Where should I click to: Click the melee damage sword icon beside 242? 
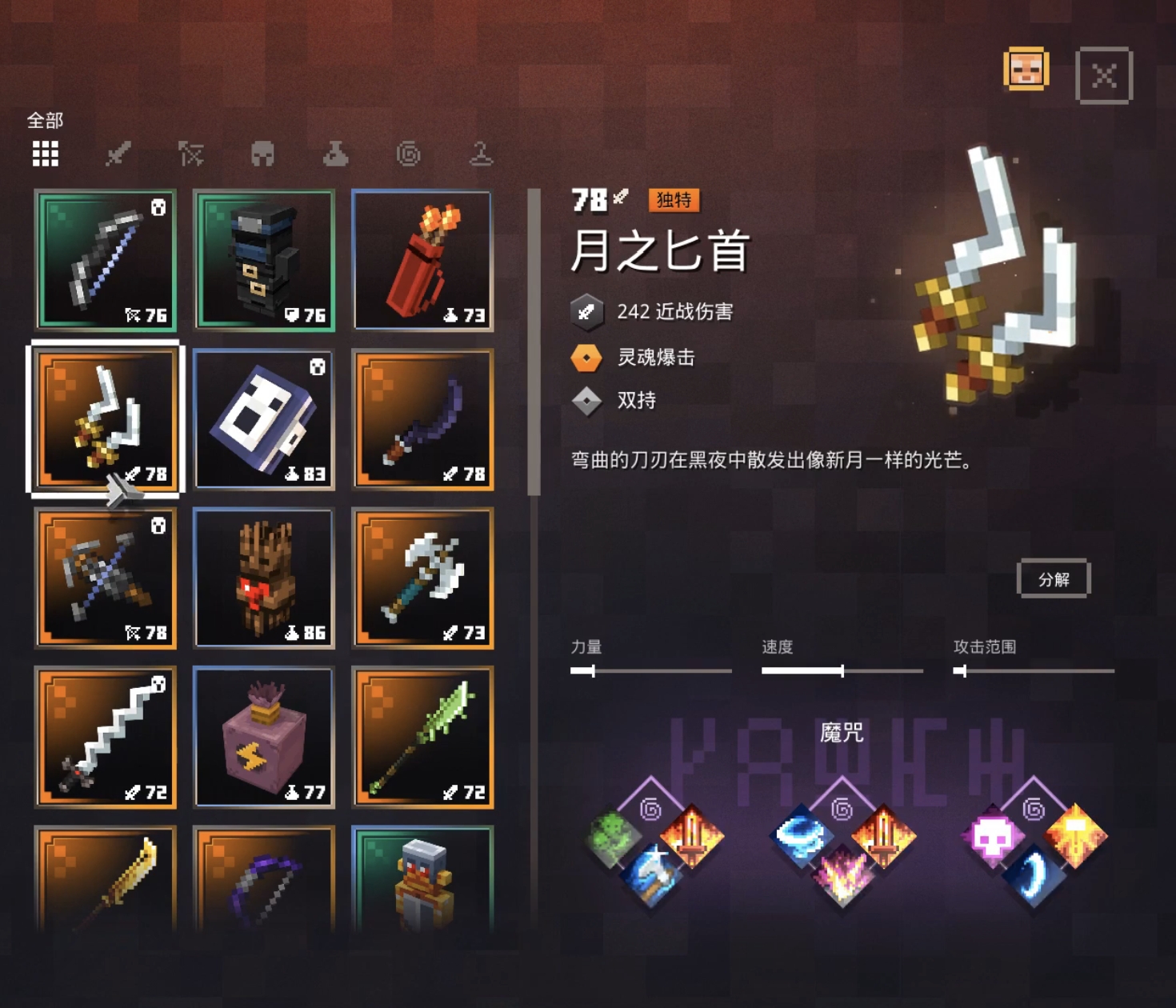[586, 313]
